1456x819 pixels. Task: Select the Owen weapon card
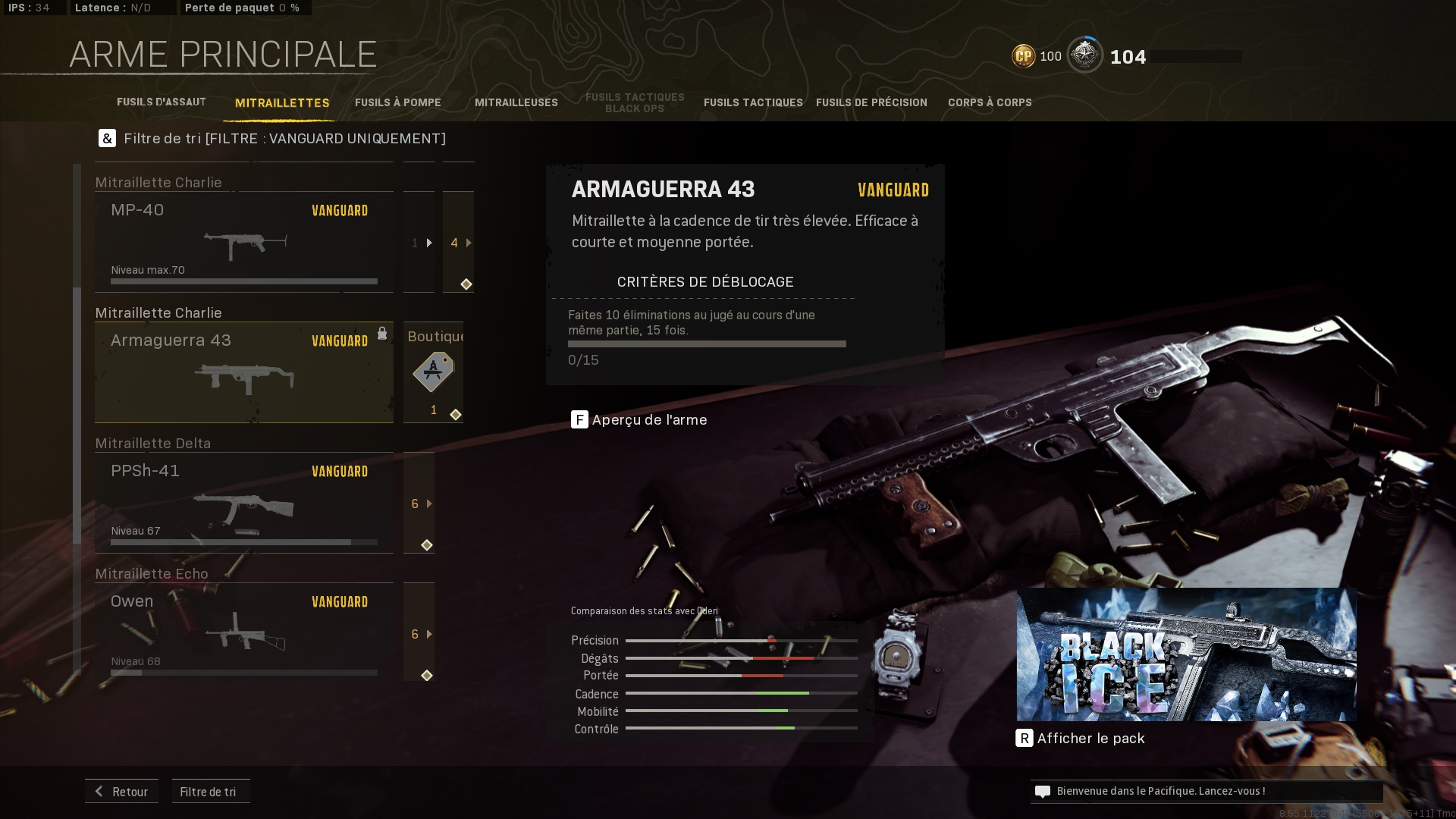coord(243,632)
